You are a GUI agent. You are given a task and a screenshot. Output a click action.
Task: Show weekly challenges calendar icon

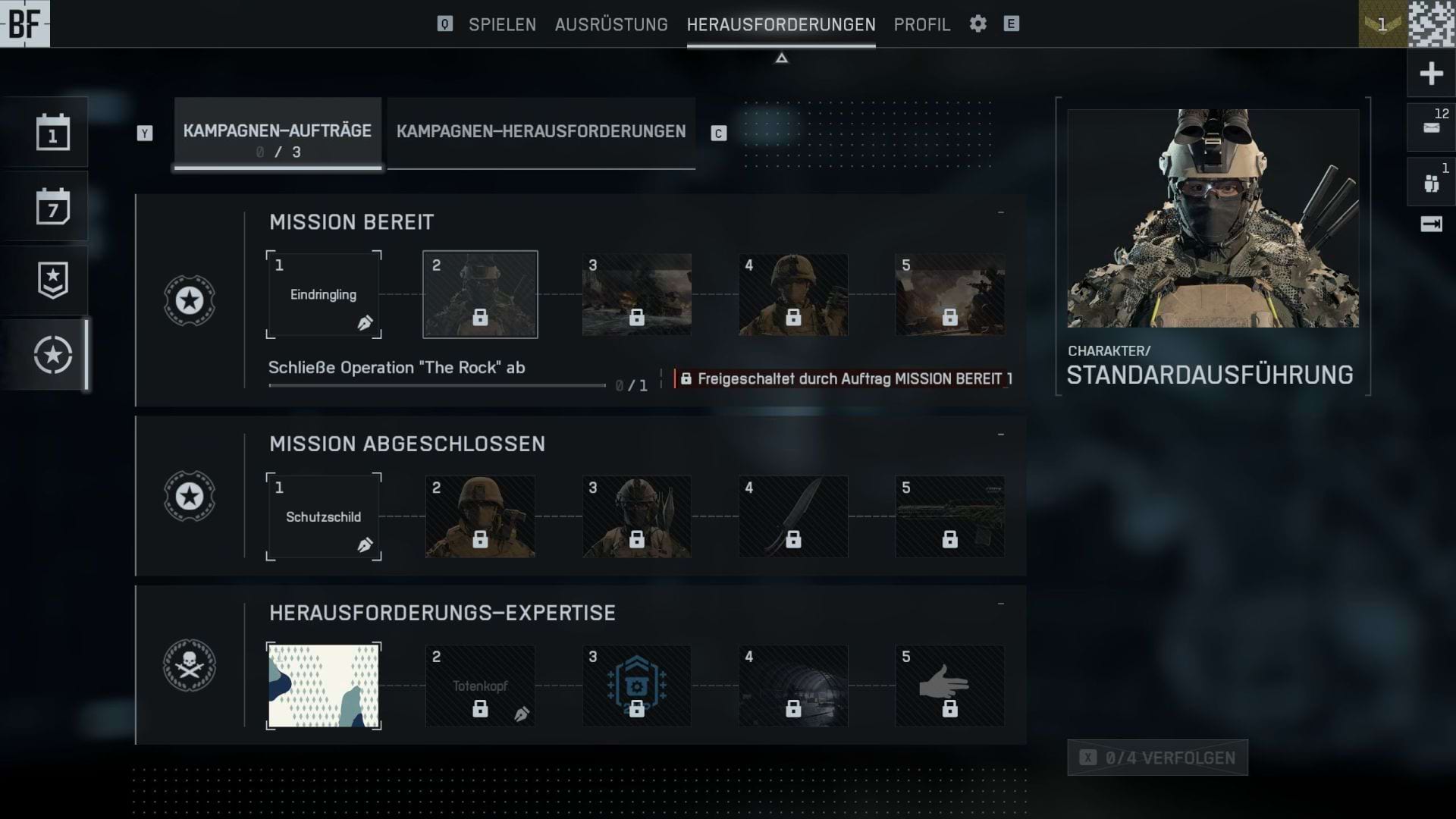[53, 206]
